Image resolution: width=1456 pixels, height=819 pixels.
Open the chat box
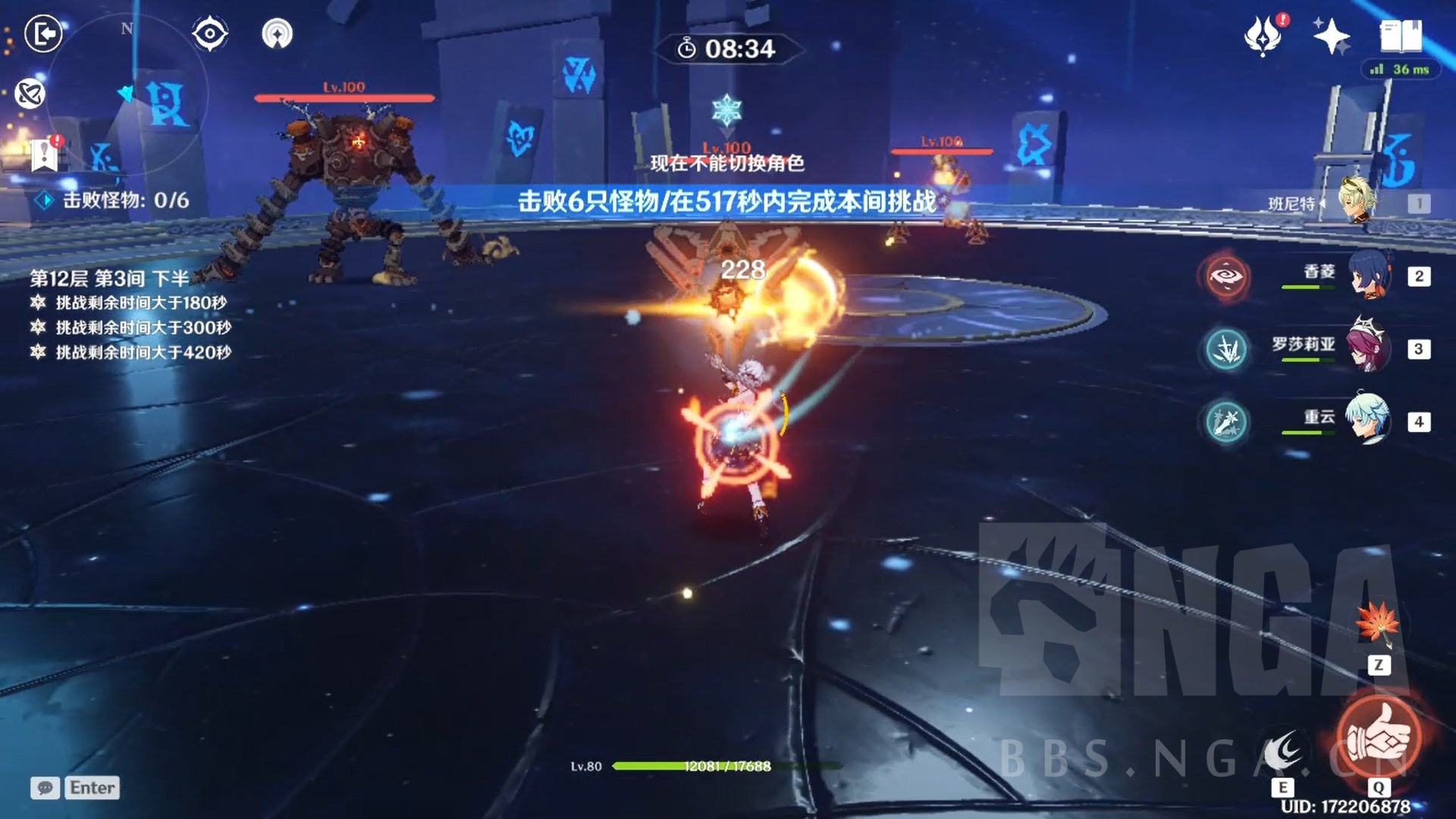click(75, 788)
